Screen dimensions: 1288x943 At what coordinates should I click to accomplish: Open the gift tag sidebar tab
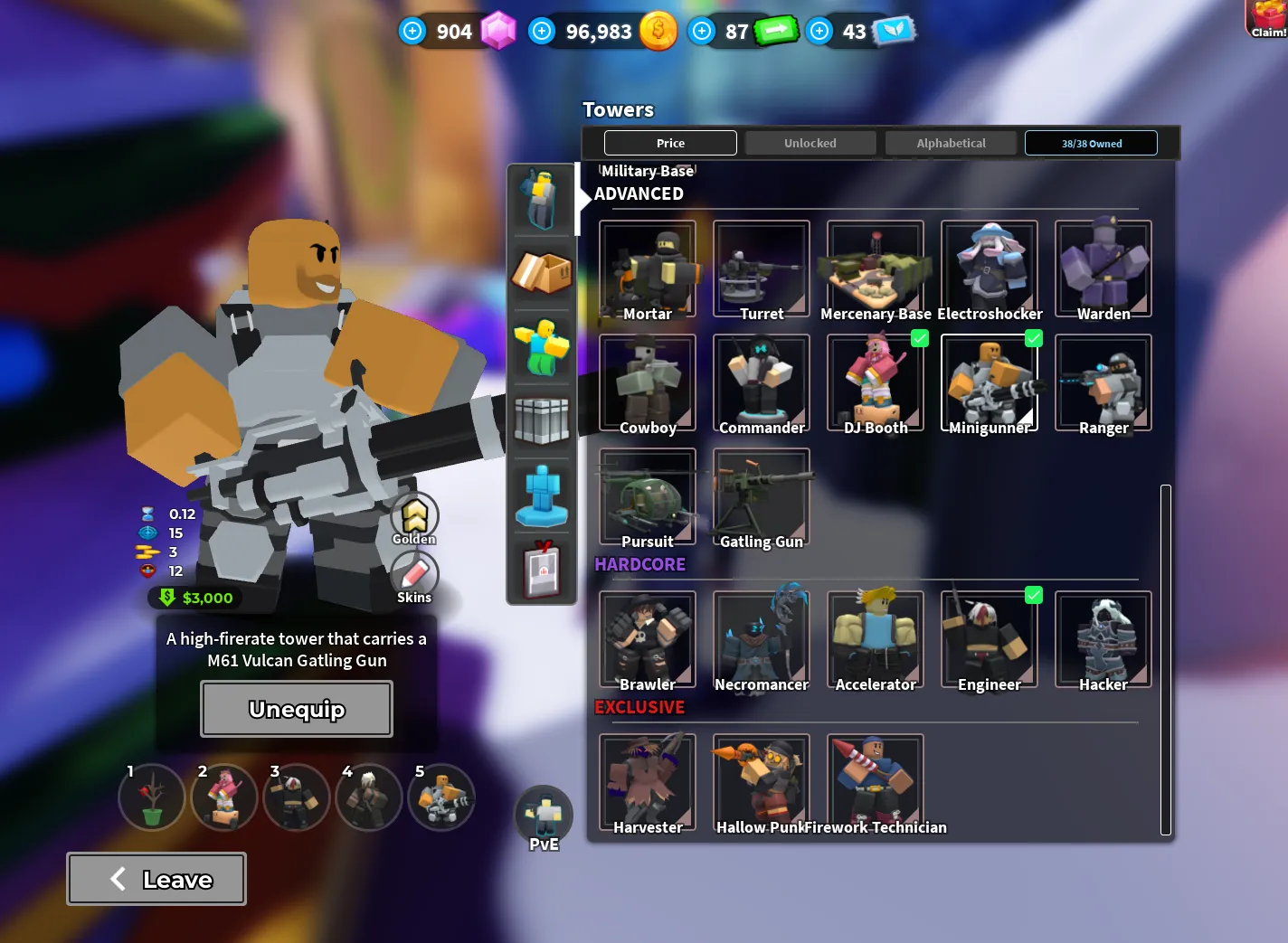[541, 570]
